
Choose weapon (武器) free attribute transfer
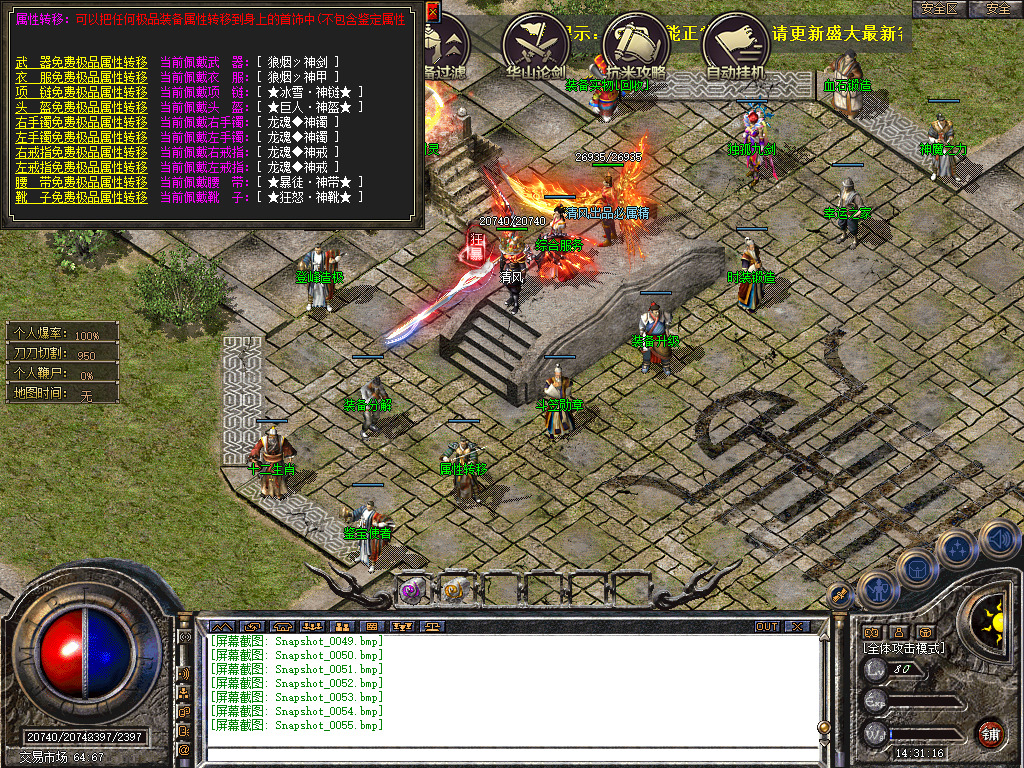pos(81,62)
